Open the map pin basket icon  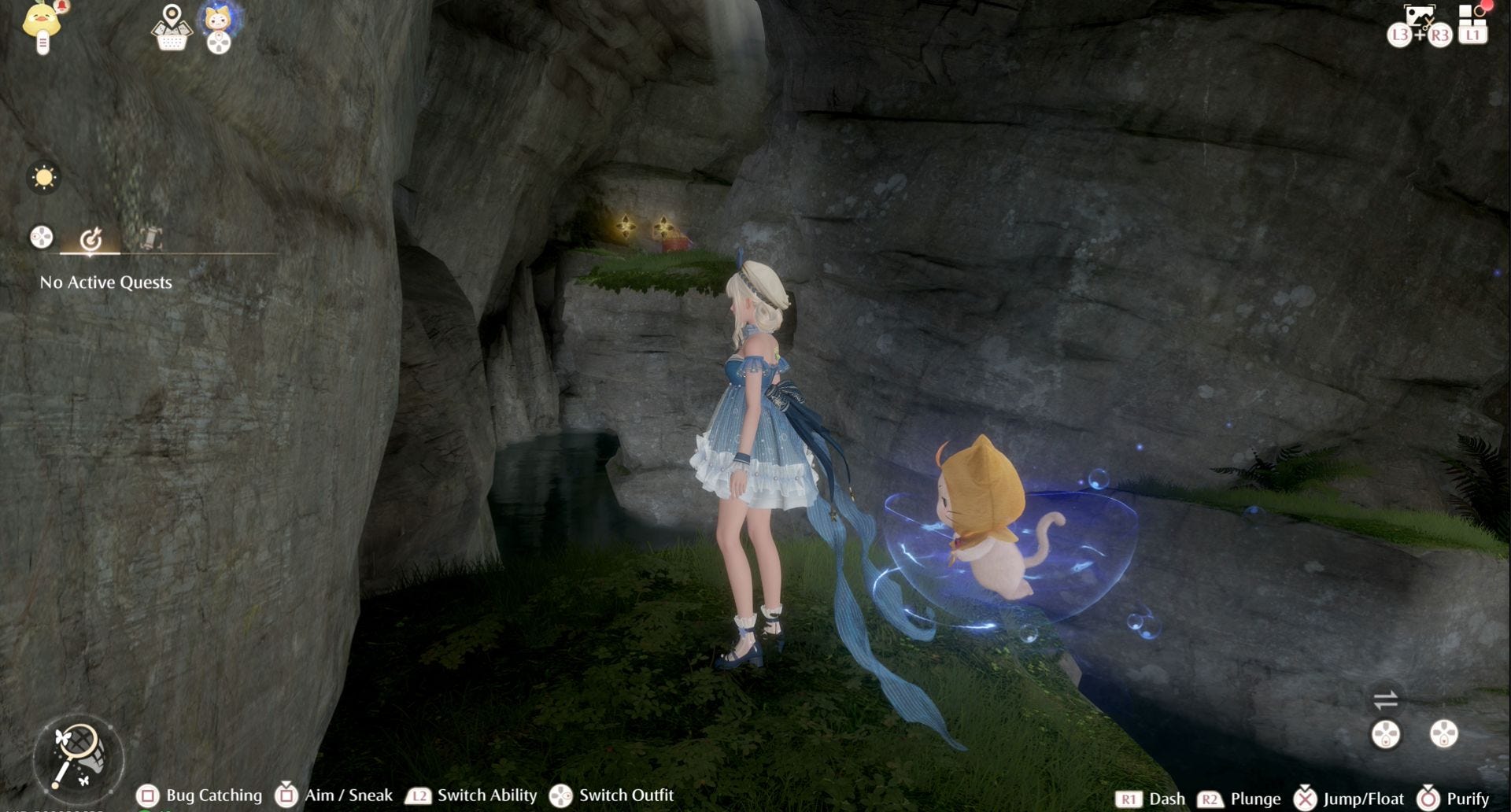(x=172, y=28)
